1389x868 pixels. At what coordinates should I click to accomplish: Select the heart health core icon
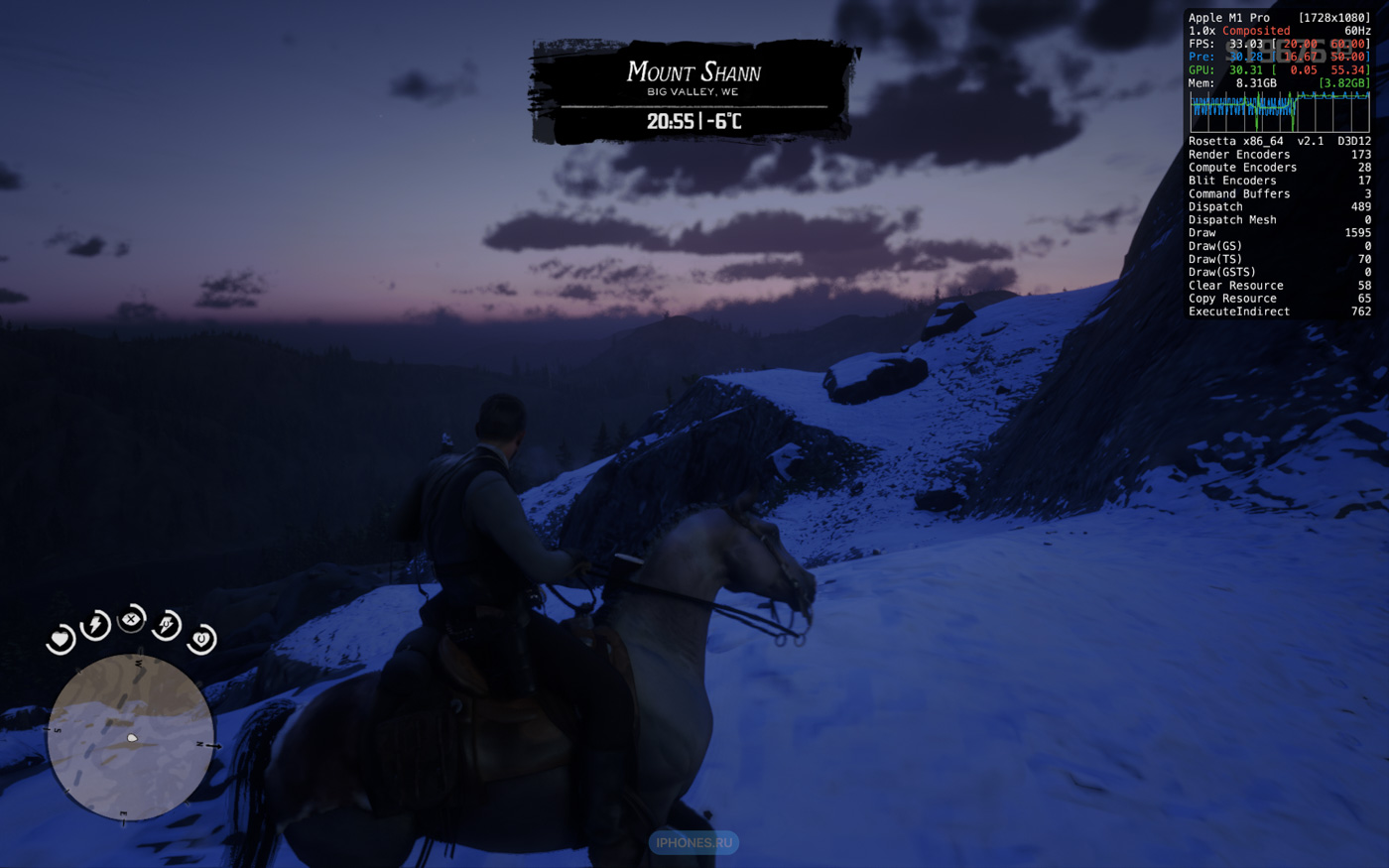(x=61, y=639)
